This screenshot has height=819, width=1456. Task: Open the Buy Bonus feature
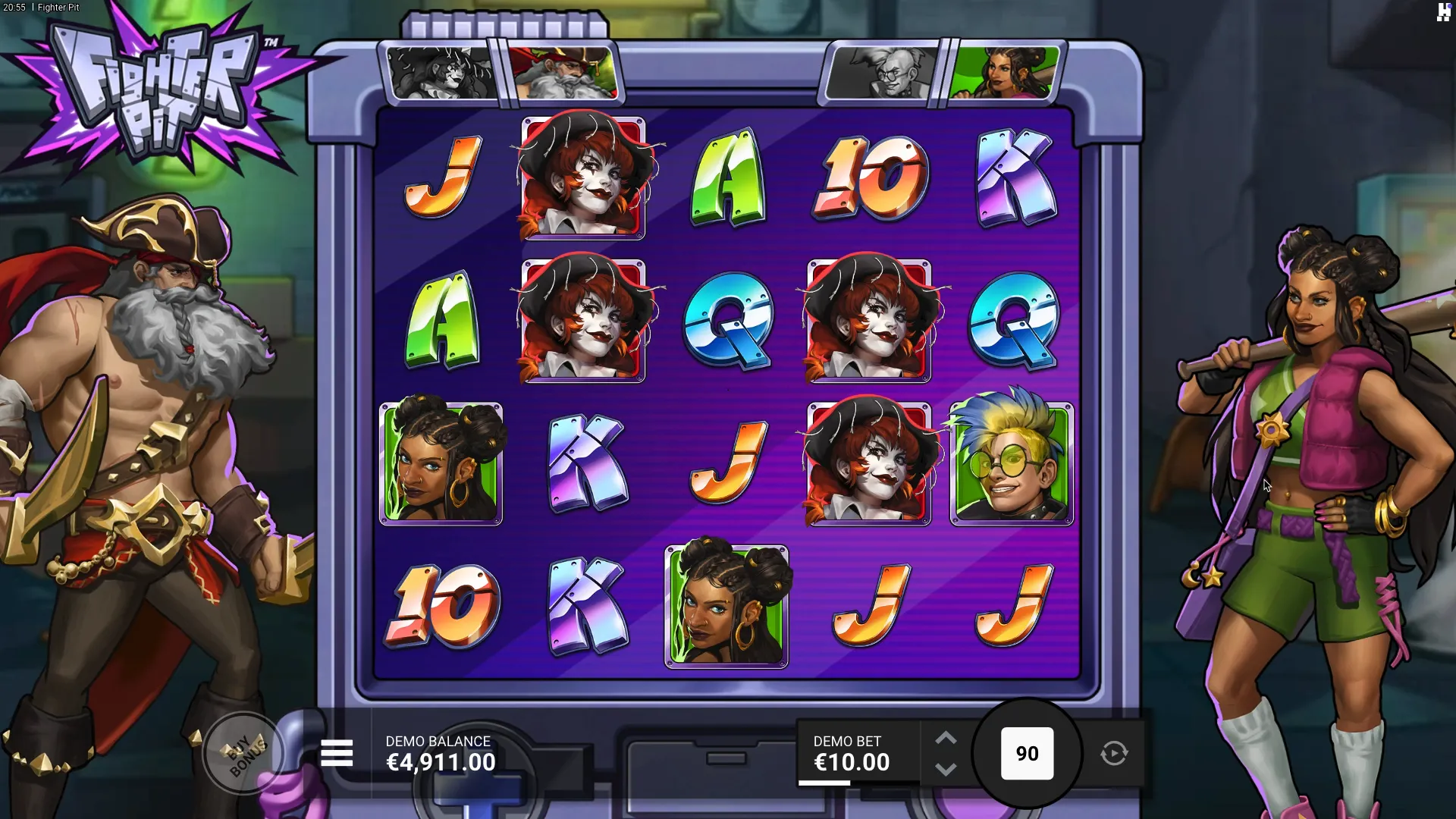tap(244, 753)
